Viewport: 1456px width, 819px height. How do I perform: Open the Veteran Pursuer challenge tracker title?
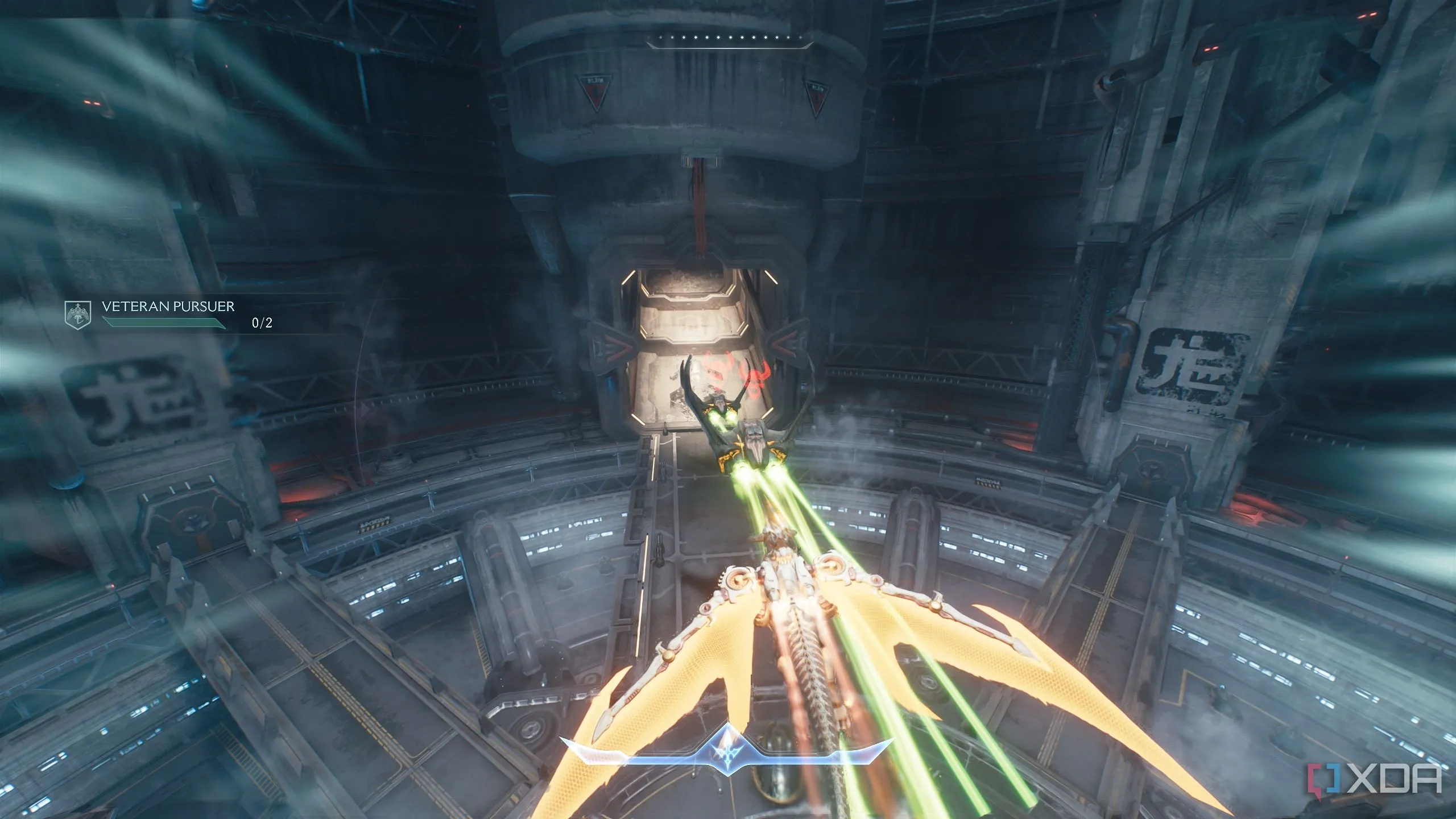point(168,307)
